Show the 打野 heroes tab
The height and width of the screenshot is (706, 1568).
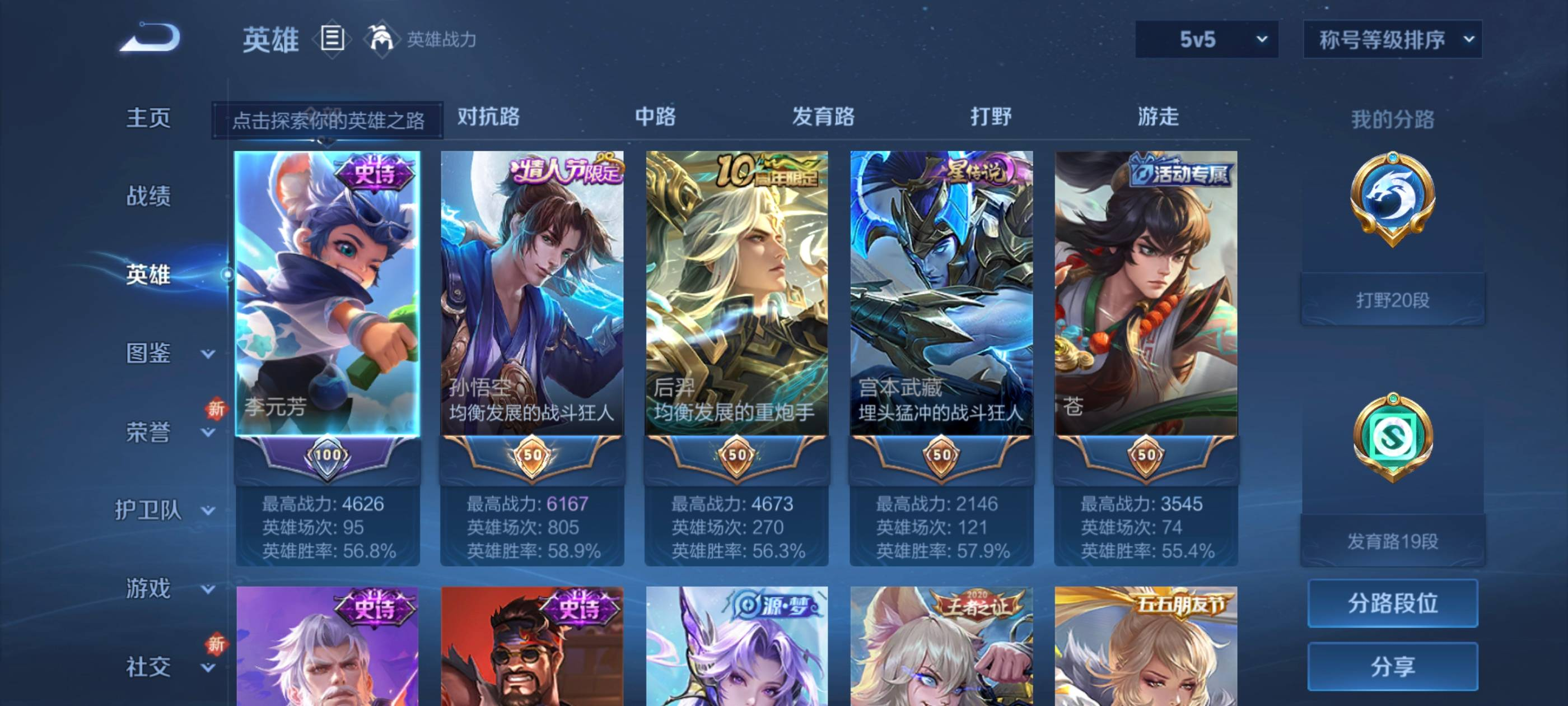(990, 117)
